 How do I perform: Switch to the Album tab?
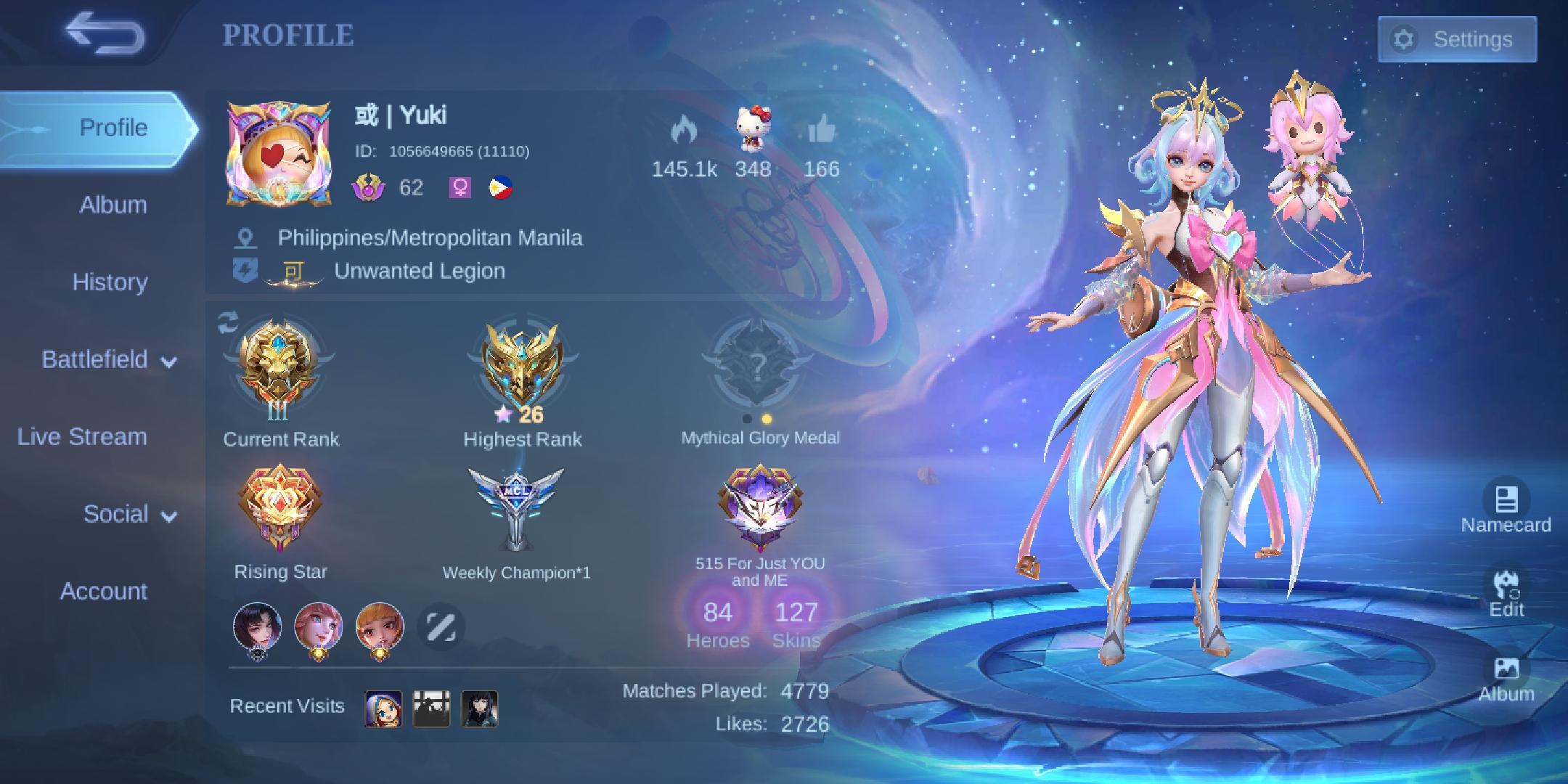111,205
